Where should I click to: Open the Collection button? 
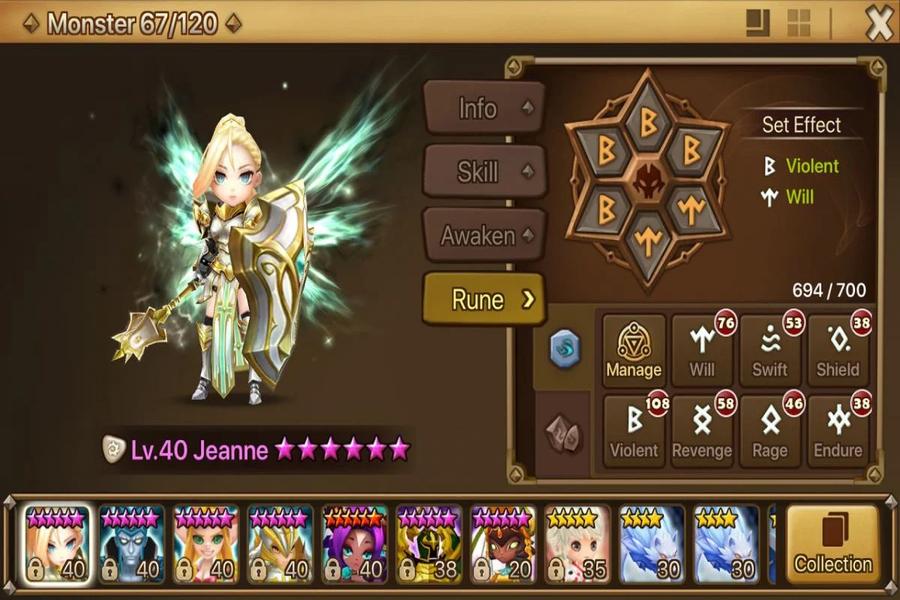[x=833, y=545]
